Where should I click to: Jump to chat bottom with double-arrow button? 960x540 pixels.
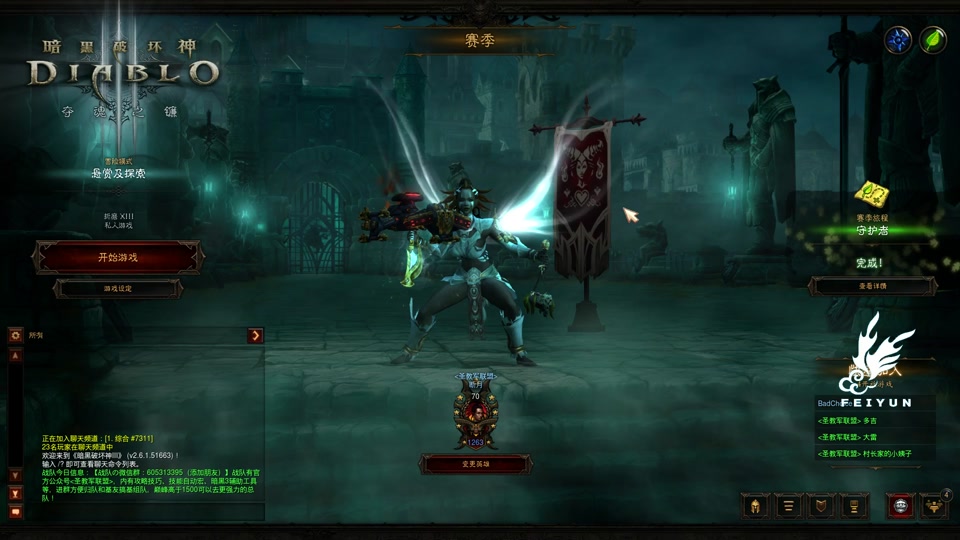click(x=16, y=493)
